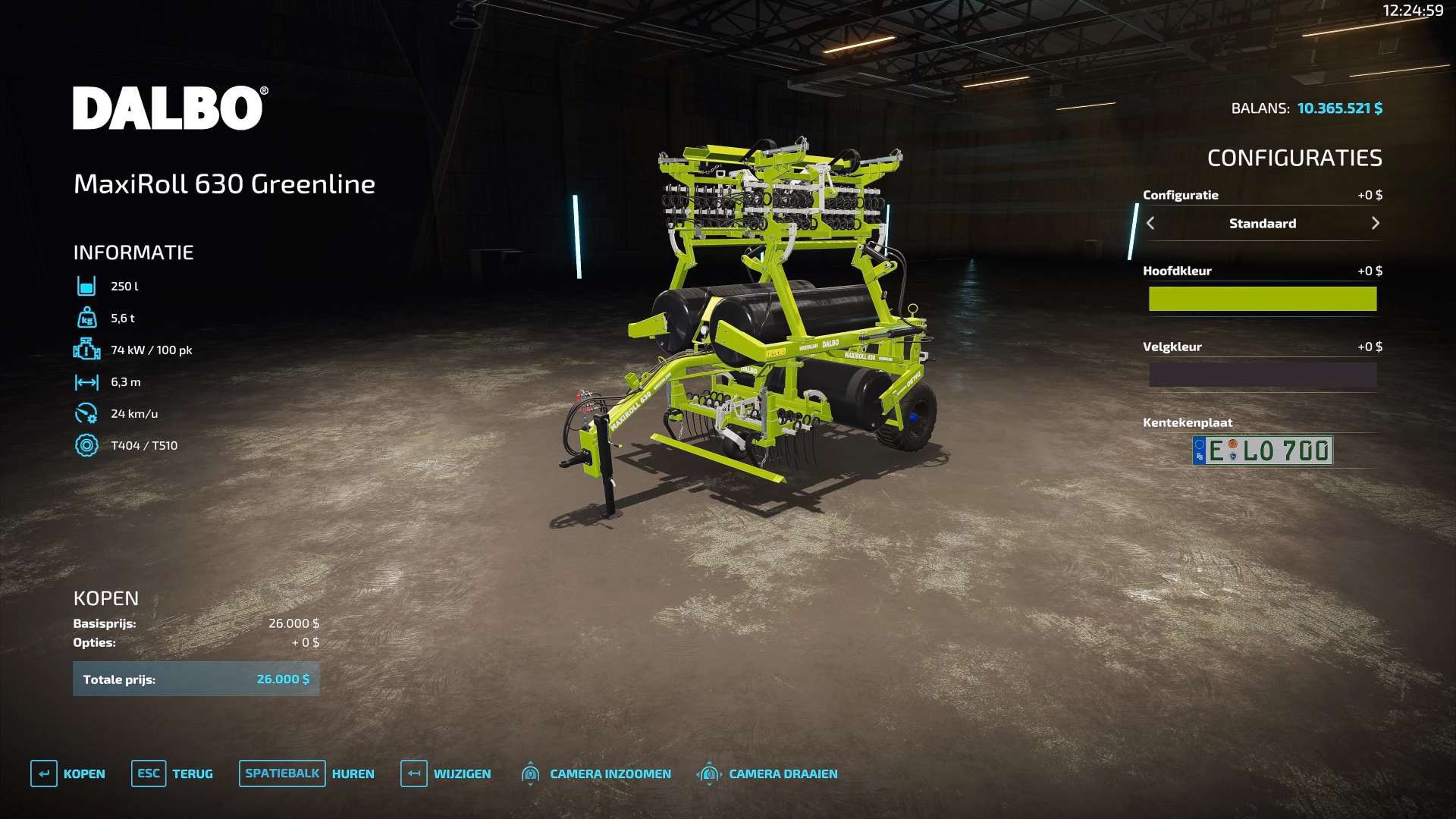The image size is (1456, 819).
Task: Open the Velgkleur dark color swatch
Action: (1262, 375)
